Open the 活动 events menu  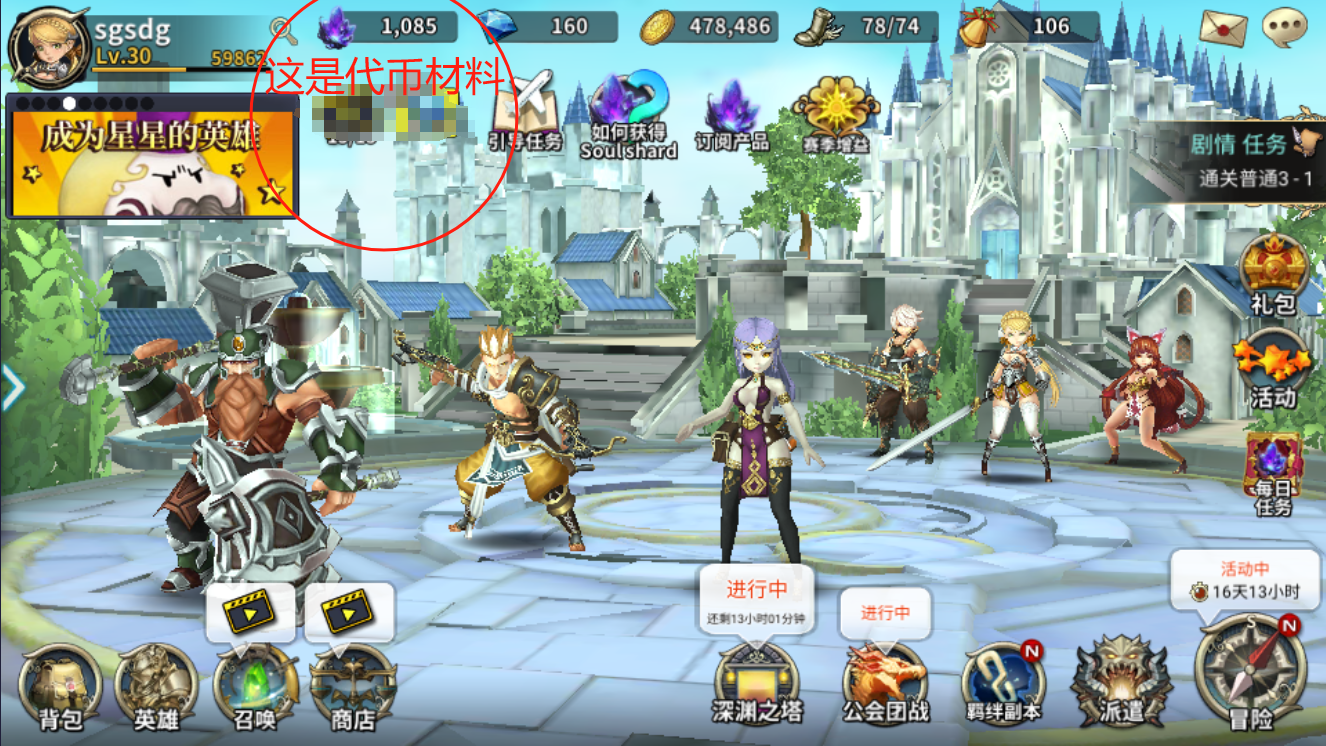point(1272,371)
